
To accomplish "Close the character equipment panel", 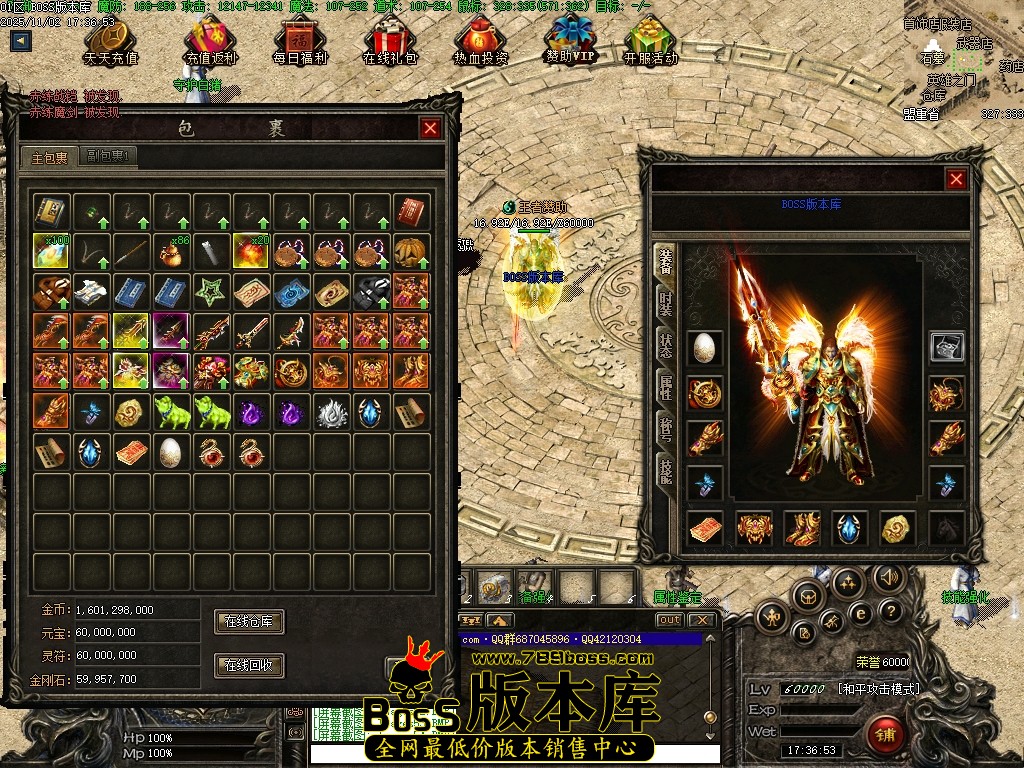I will coord(957,179).
